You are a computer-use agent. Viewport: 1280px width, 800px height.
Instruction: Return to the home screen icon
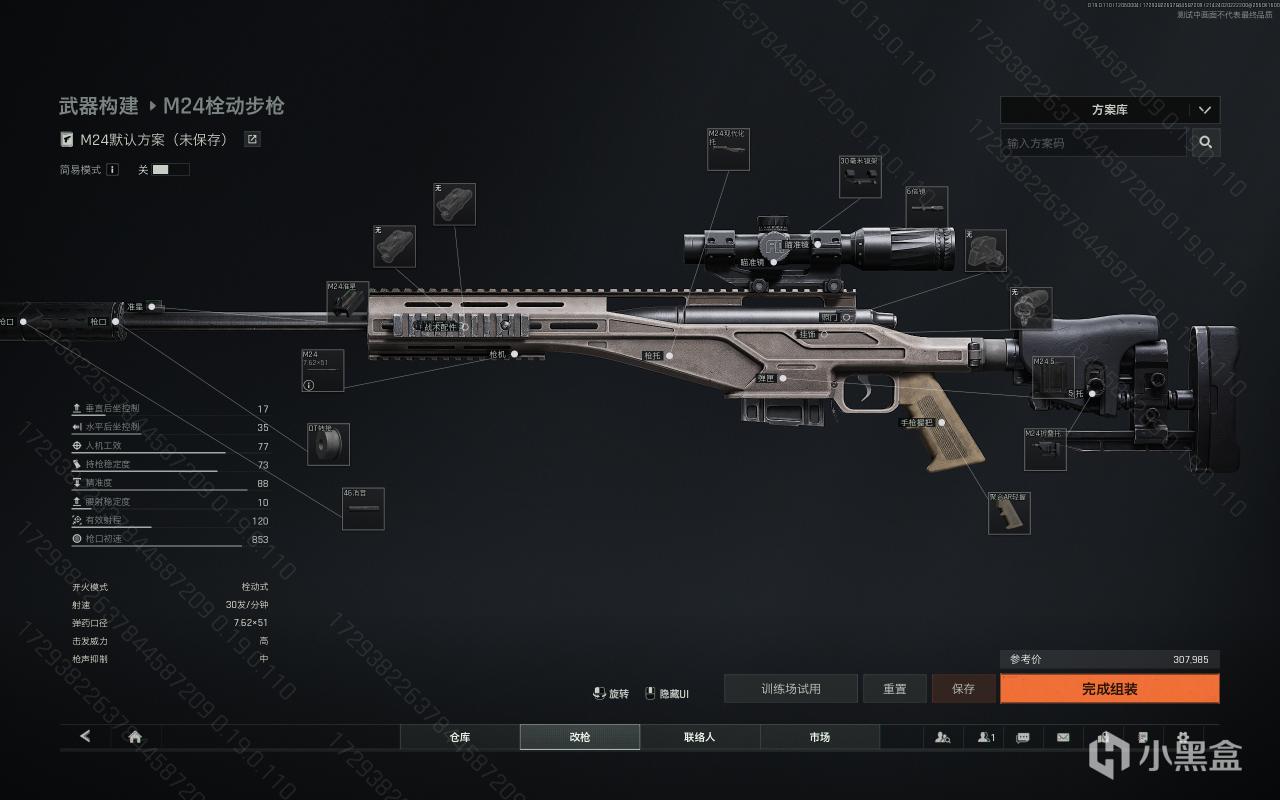135,737
